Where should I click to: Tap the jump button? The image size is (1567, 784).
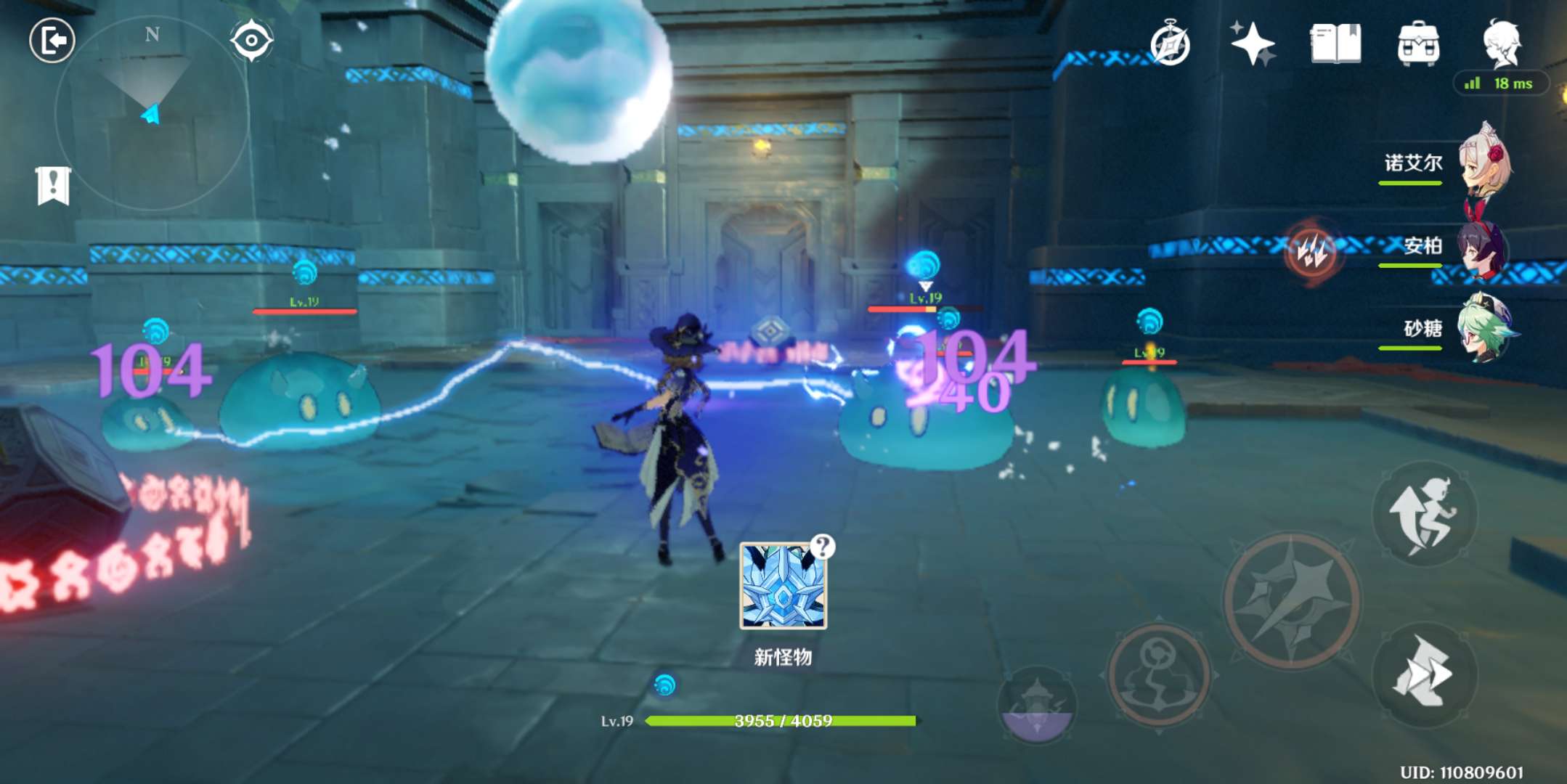pyautogui.click(x=1424, y=514)
